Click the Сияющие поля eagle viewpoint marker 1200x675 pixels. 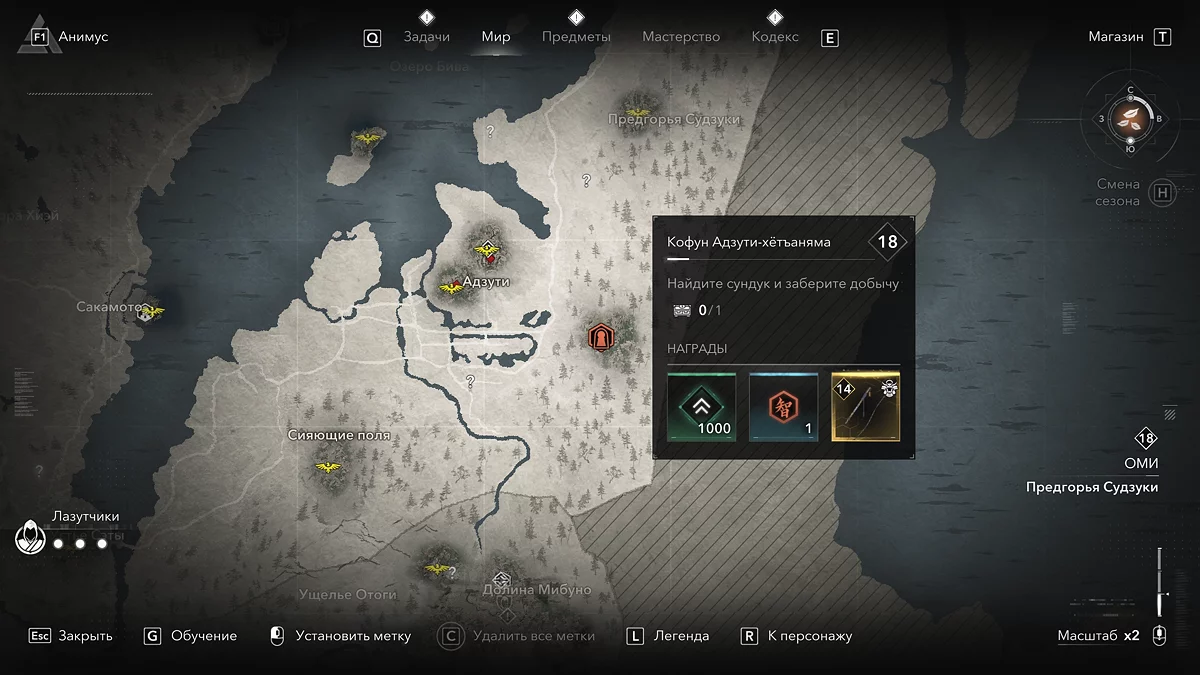pyautogui.click(x=326, y=467)
